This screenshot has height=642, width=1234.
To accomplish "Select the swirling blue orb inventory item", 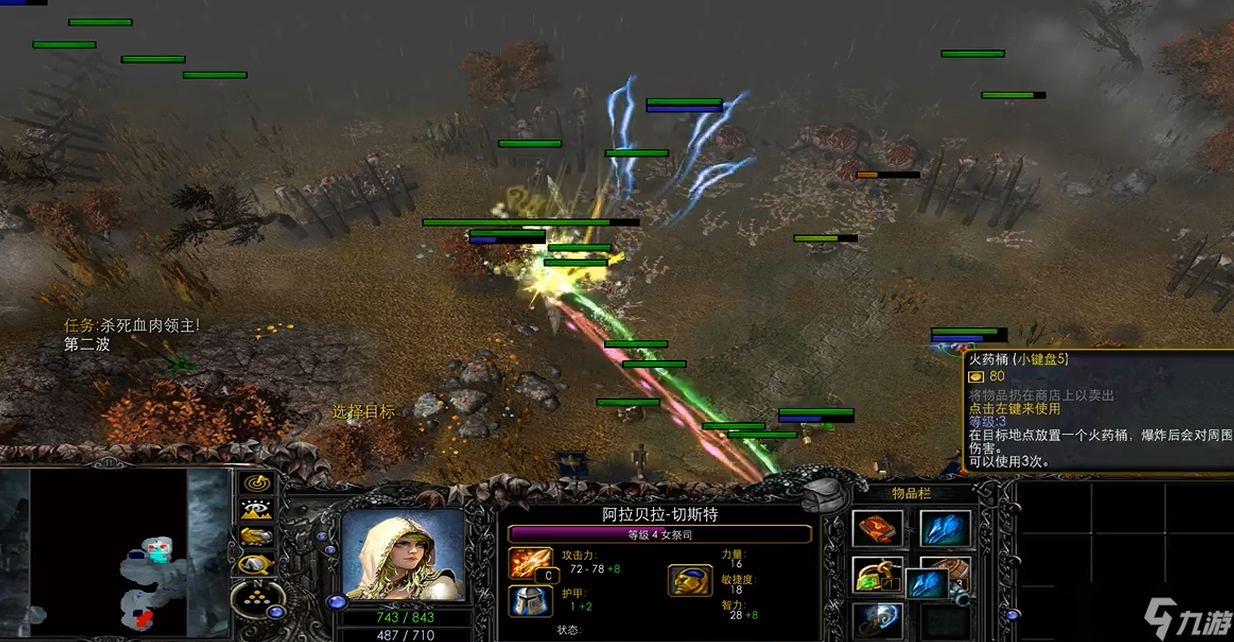I will click(877, 618).
